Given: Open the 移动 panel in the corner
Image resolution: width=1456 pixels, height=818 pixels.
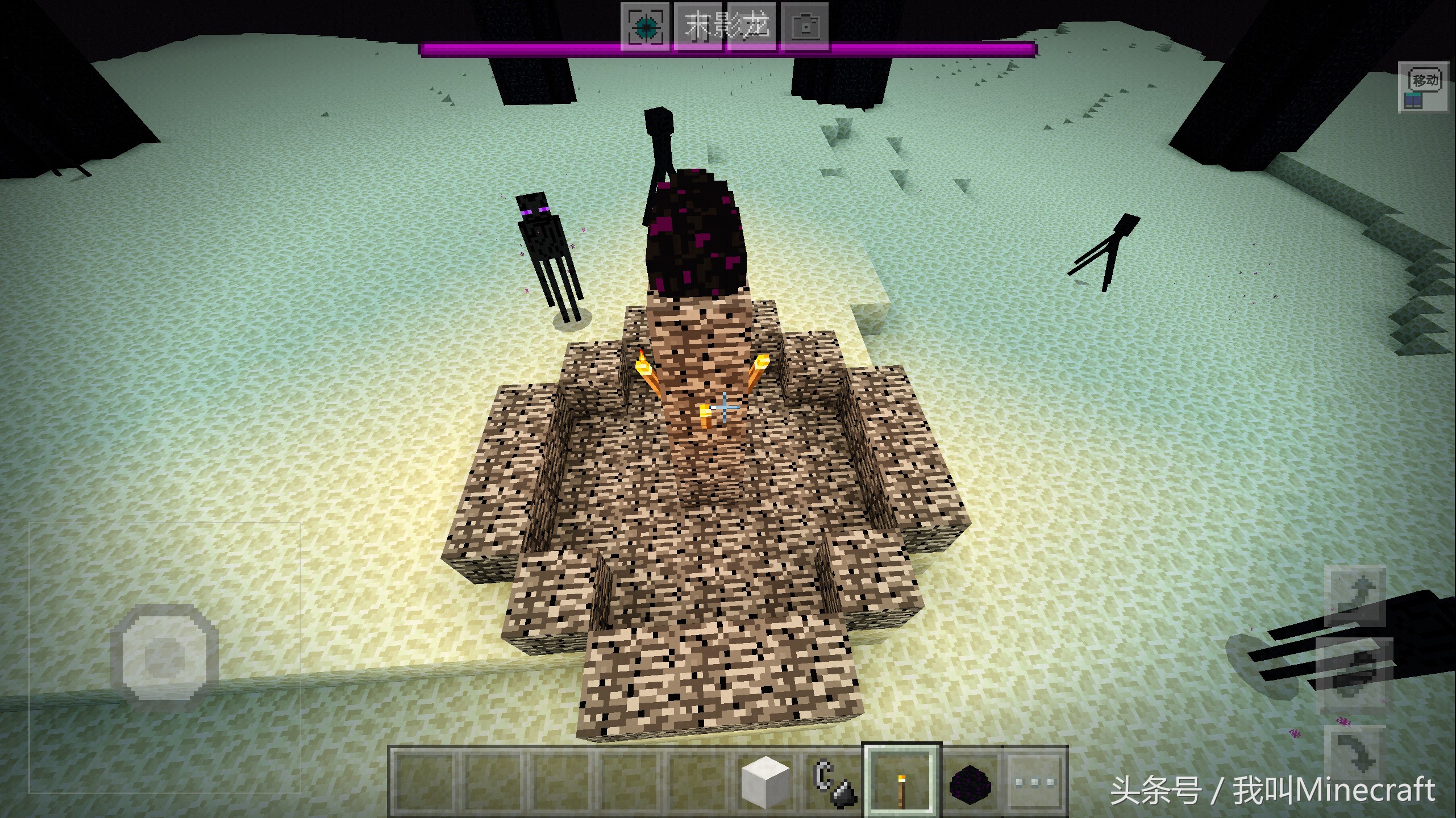Looking at the screenshot, I should click(x=1423, y=87).
